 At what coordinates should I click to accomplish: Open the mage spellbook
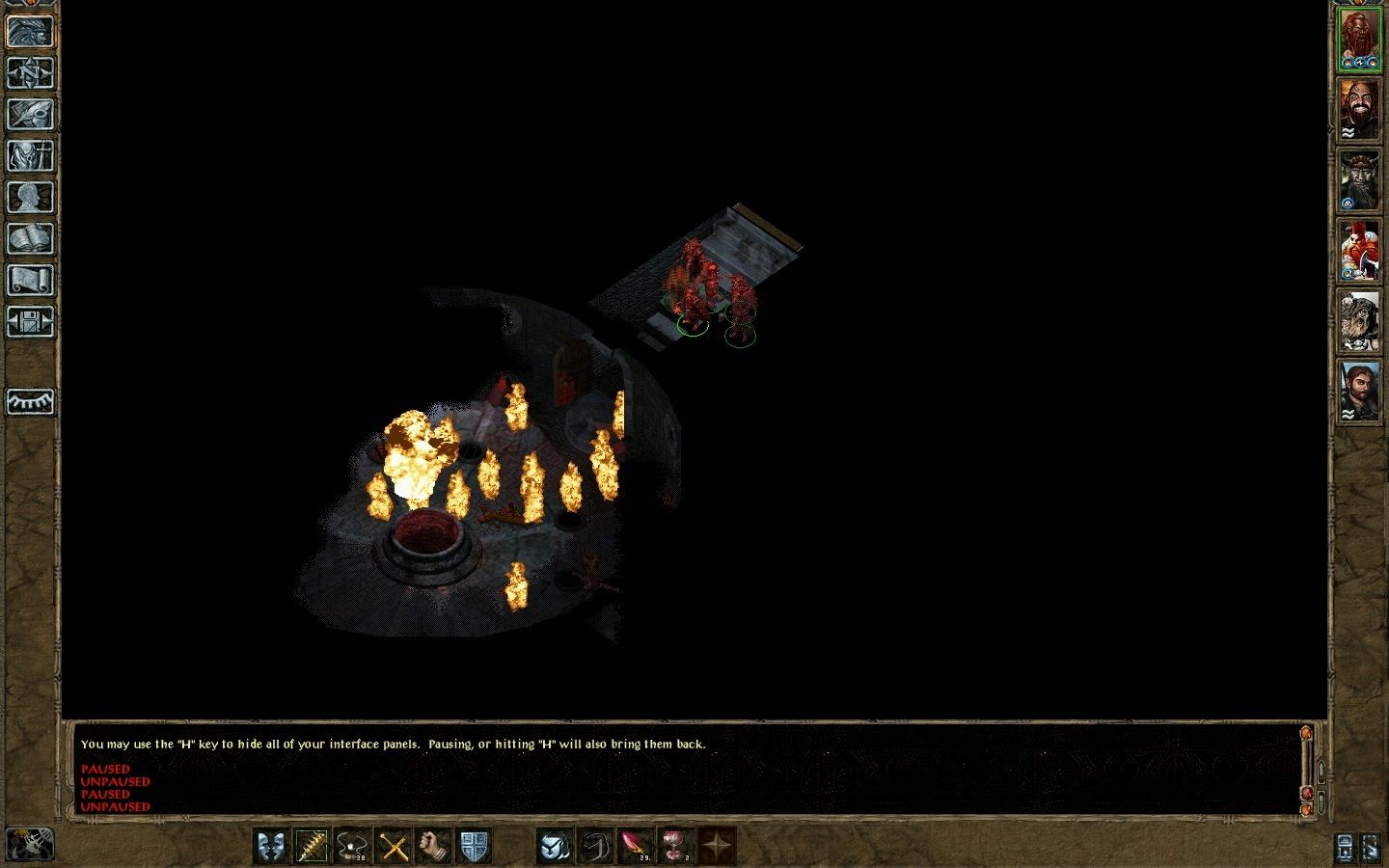(30, 238)
